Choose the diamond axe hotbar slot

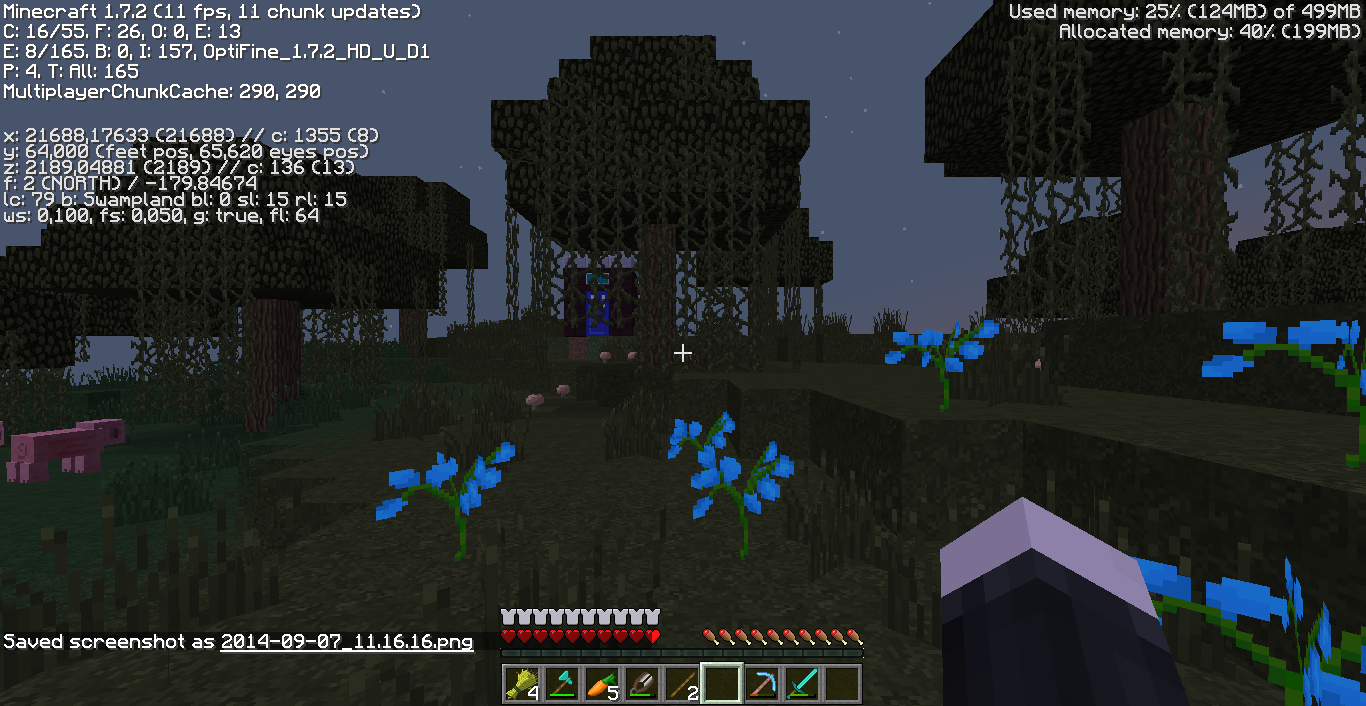pyautogui.click(x=561, y=683)
